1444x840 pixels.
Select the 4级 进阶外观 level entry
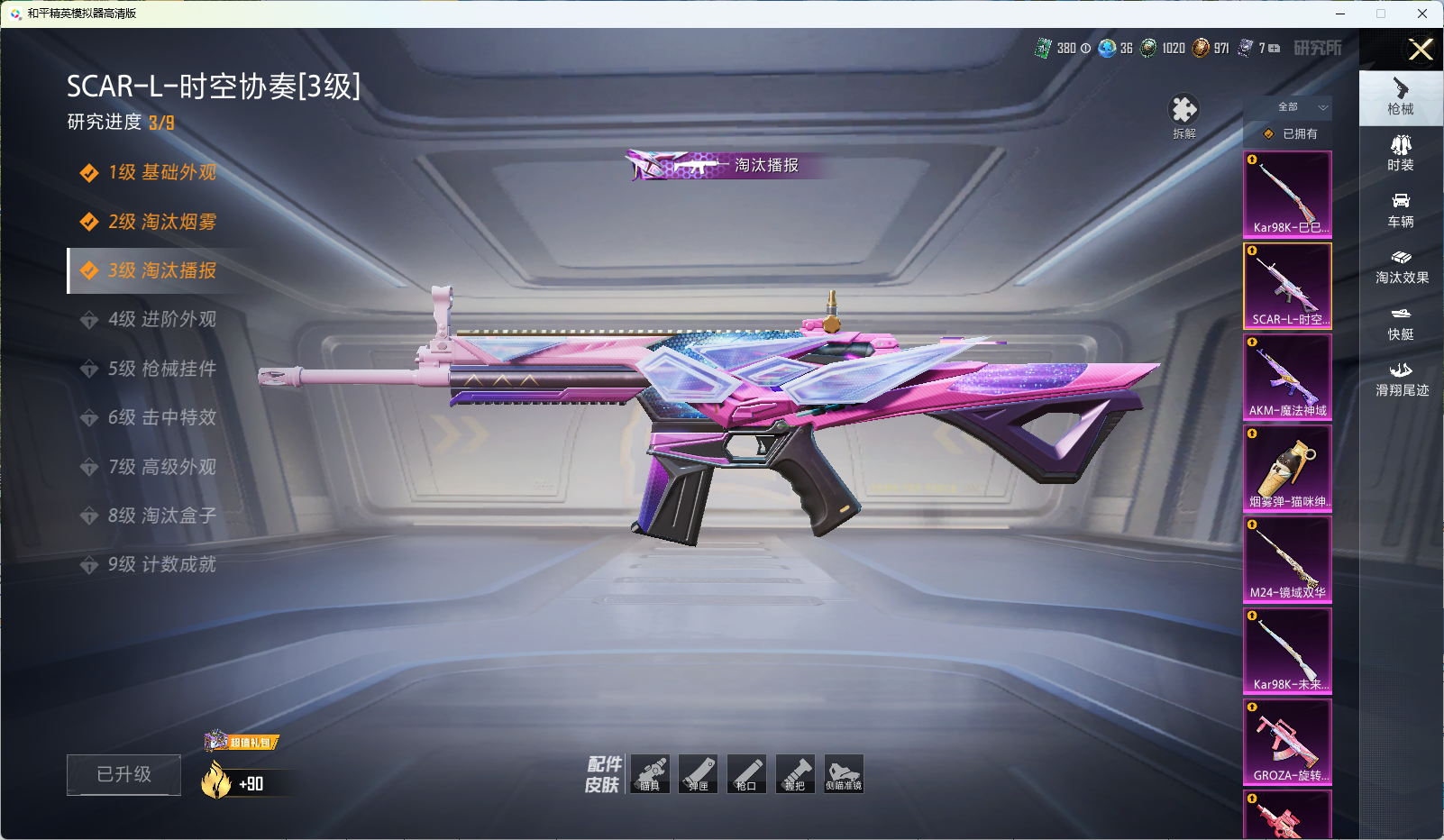pos(160,319)
